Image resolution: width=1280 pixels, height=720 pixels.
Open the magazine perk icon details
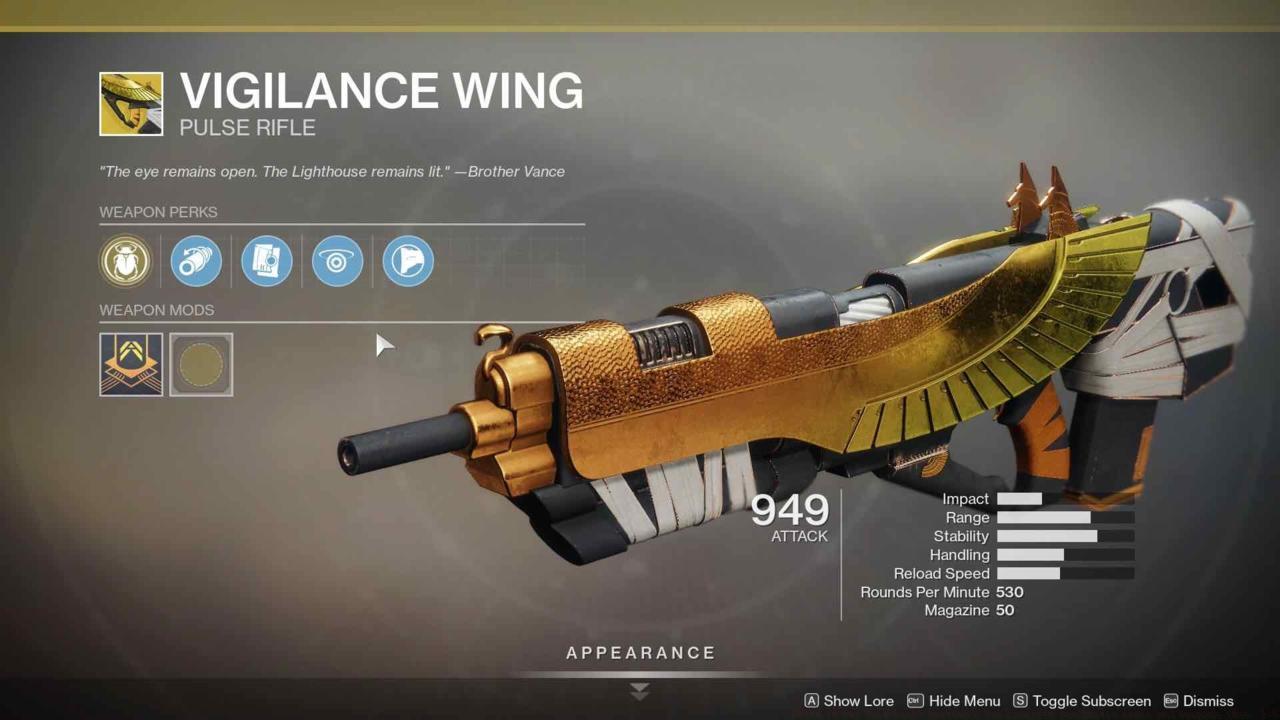point(266,261)
